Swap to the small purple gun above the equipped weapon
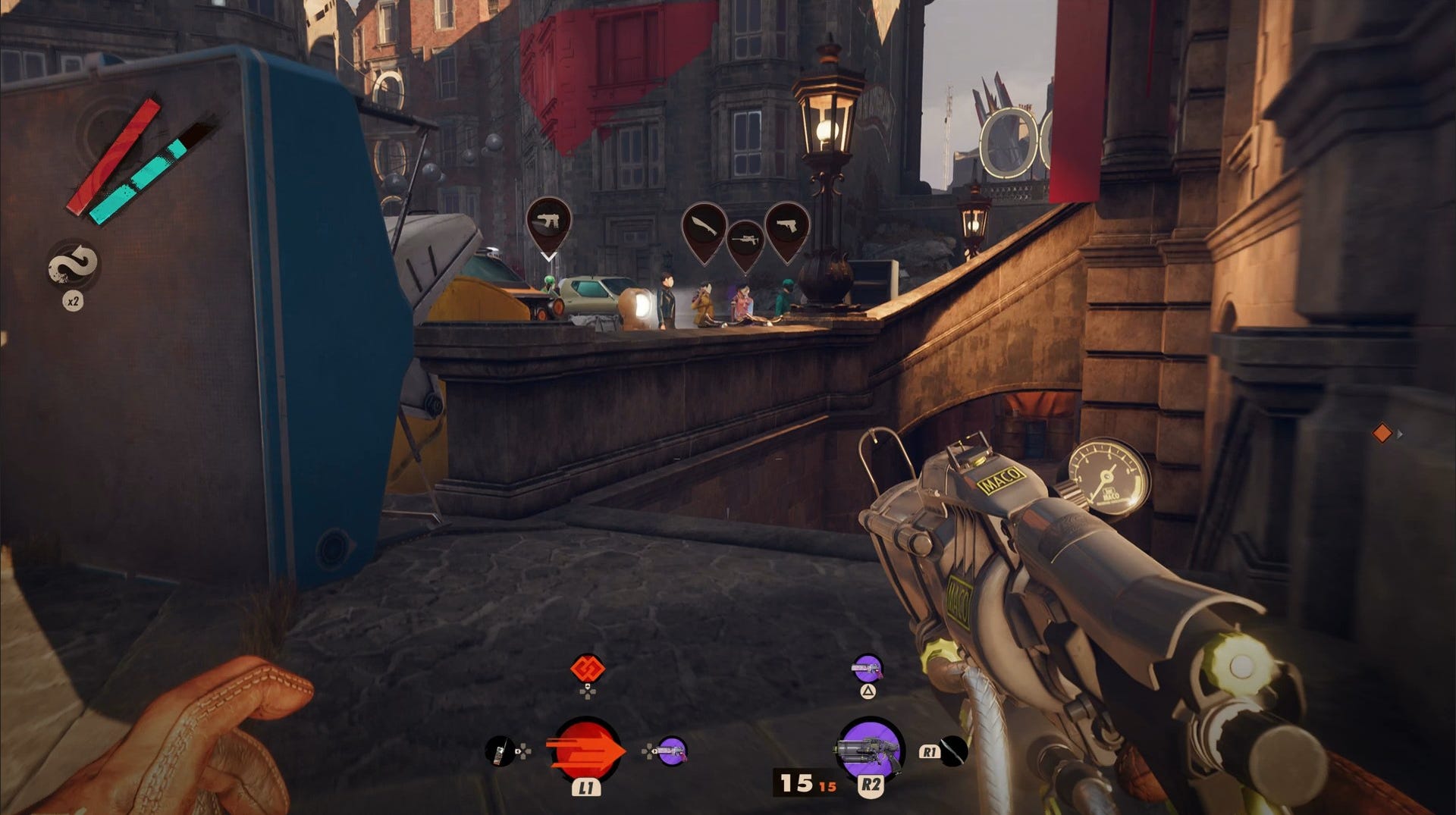The width and height of the screenshot is (1456, 815). coord(868,669)
